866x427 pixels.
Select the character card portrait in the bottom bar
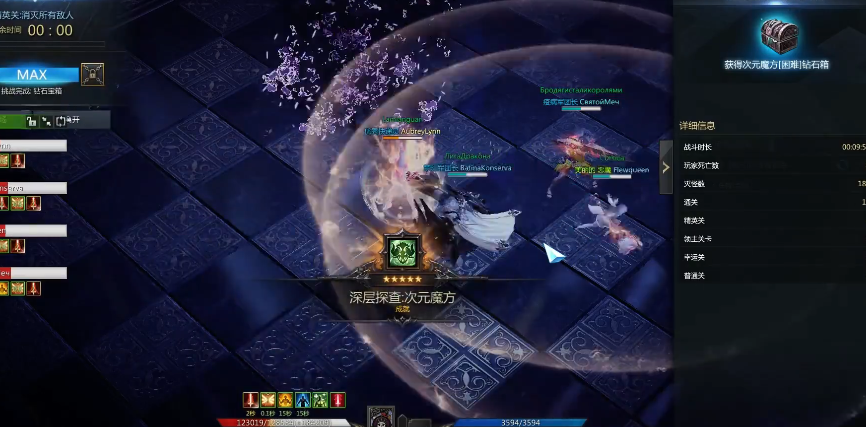coord(381,415)
